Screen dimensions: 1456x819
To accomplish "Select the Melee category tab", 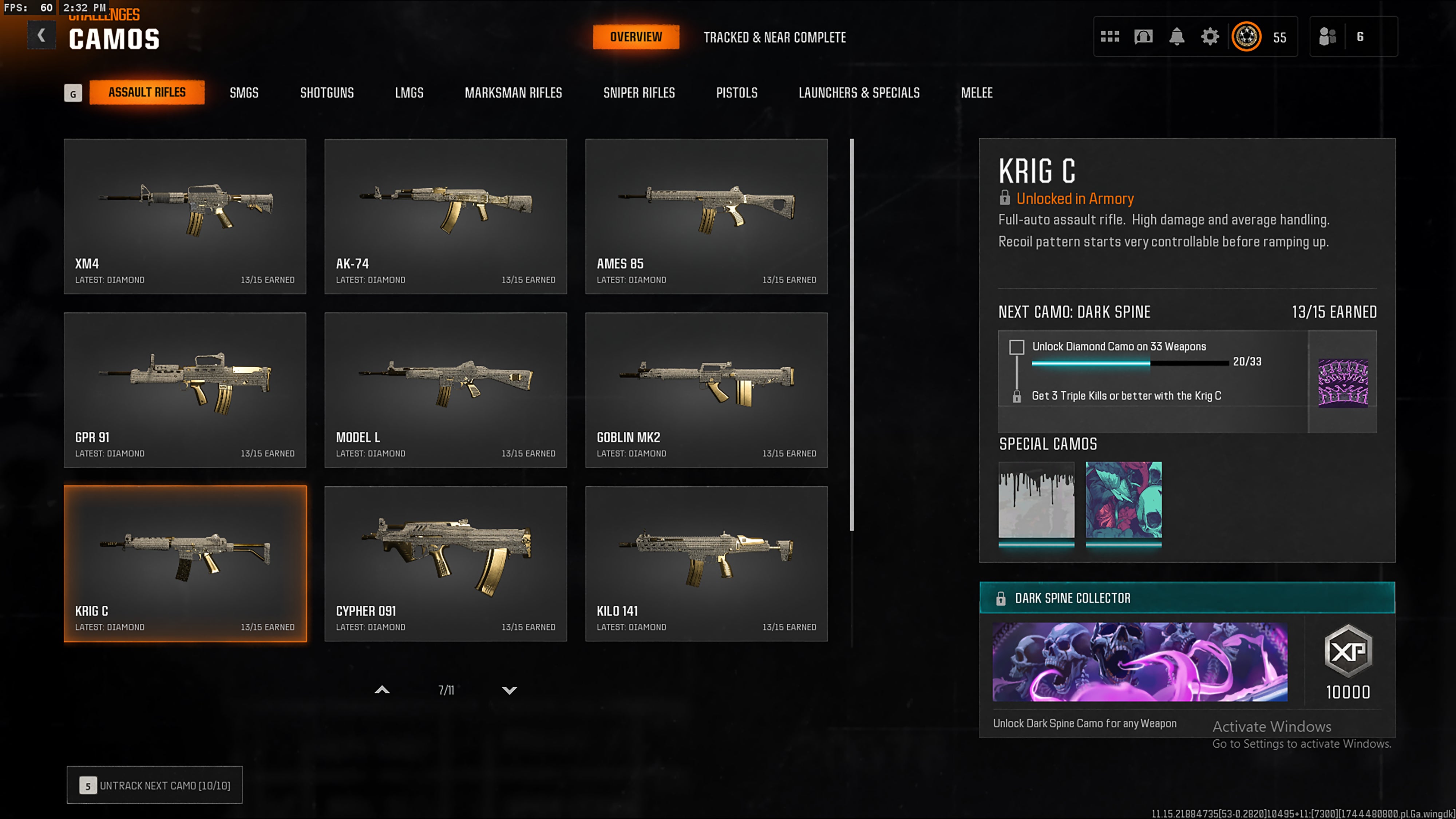I will [x=976, y=93].
